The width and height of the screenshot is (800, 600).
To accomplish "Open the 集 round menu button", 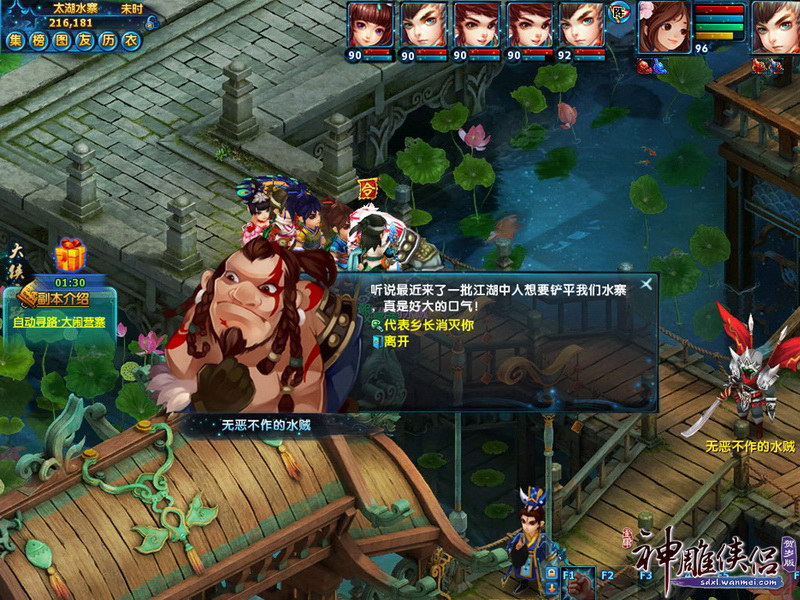I will 16,40.
